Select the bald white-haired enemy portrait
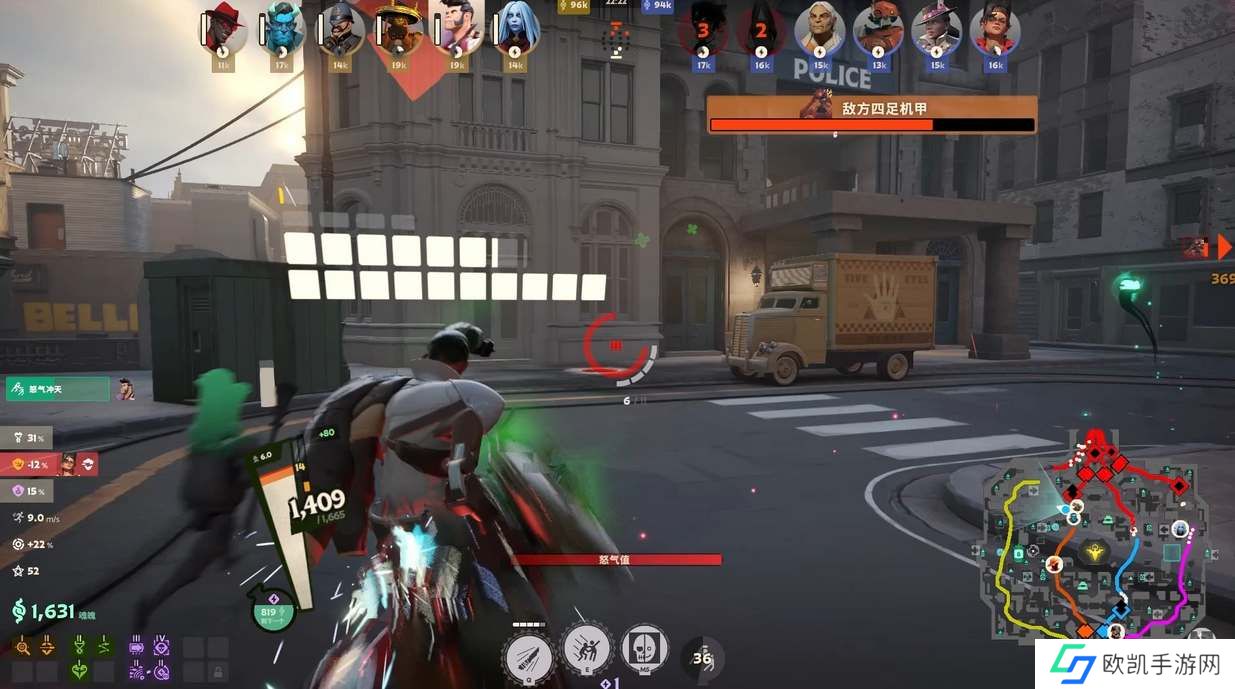The image size is (1235, 689). tap(820, 30)
